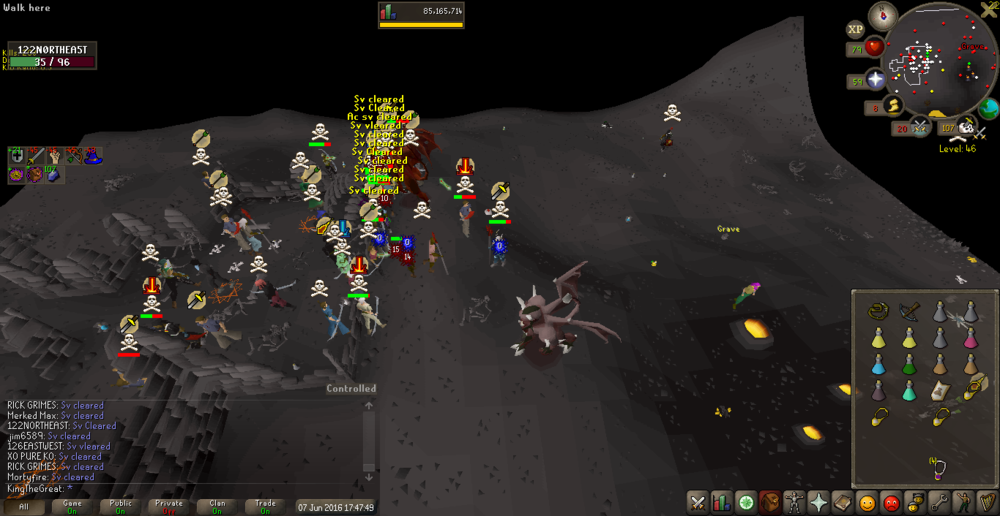
Task: Toggle the Public chat filter
Action: 120,507
